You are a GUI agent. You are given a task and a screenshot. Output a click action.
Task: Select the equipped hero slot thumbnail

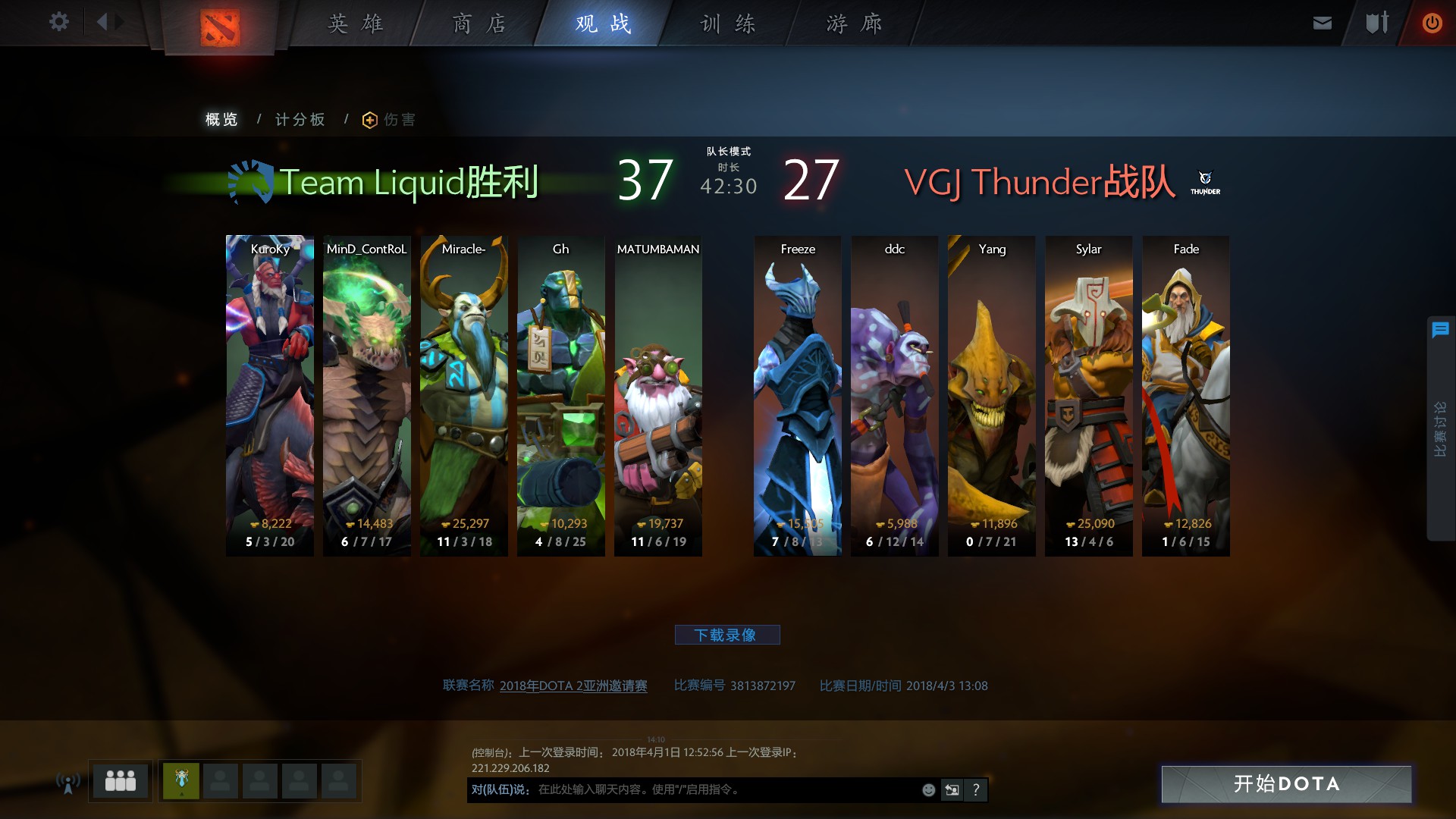coord(180,780)
